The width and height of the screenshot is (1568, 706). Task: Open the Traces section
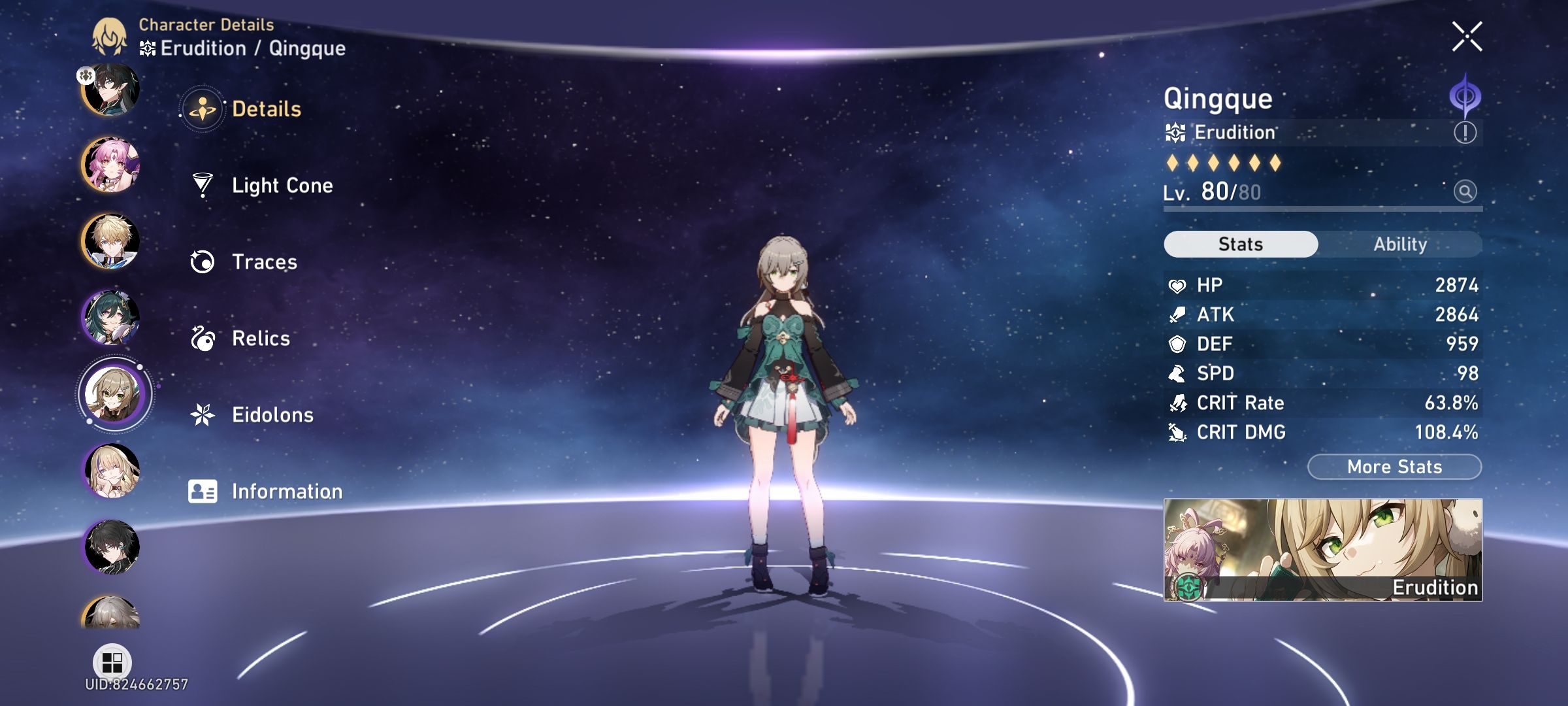pyautogui.click(x=204, y=262)
